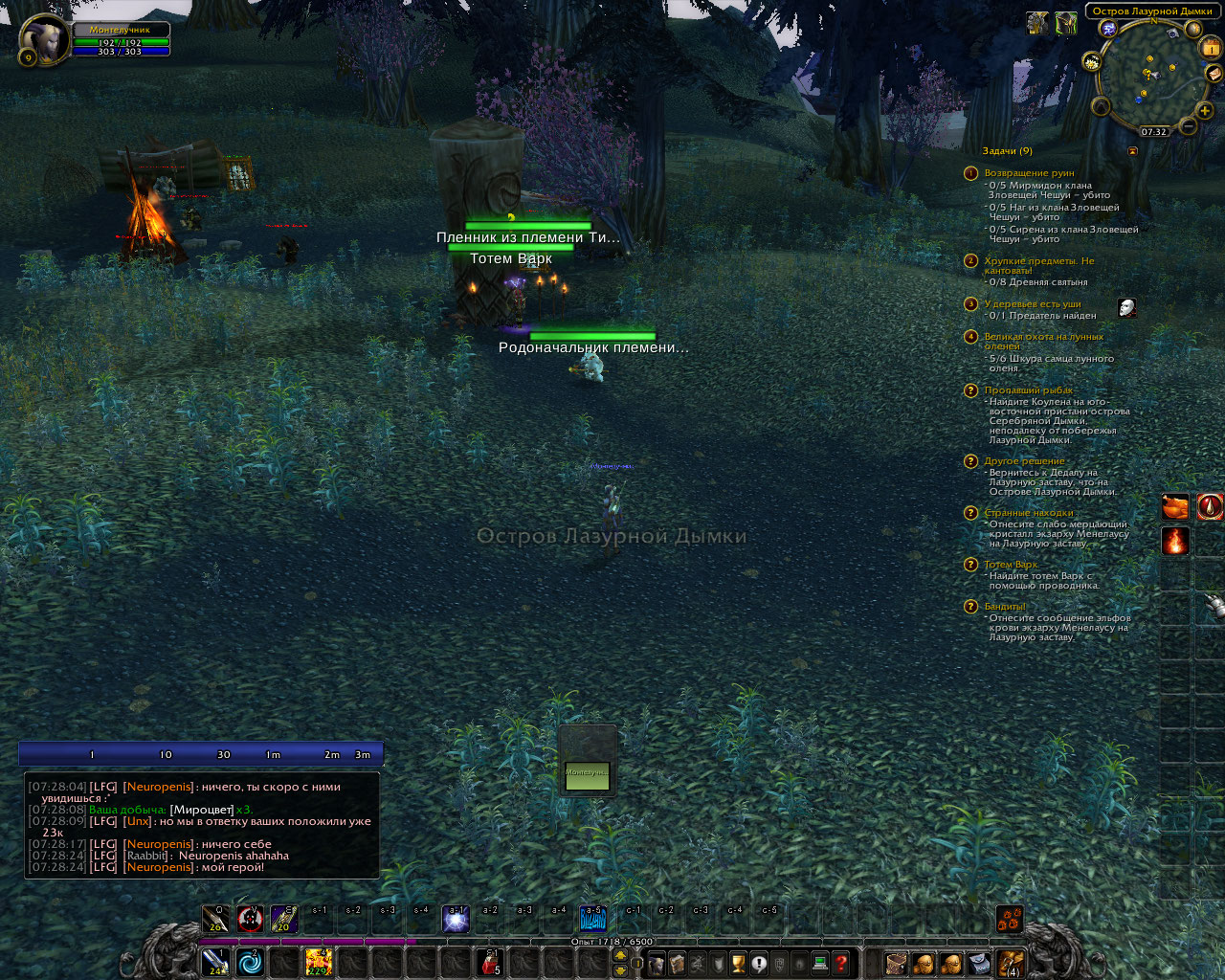Click the 07:32 clock under the minimap
The image size is (1225, 980).
pos(1154,132)
